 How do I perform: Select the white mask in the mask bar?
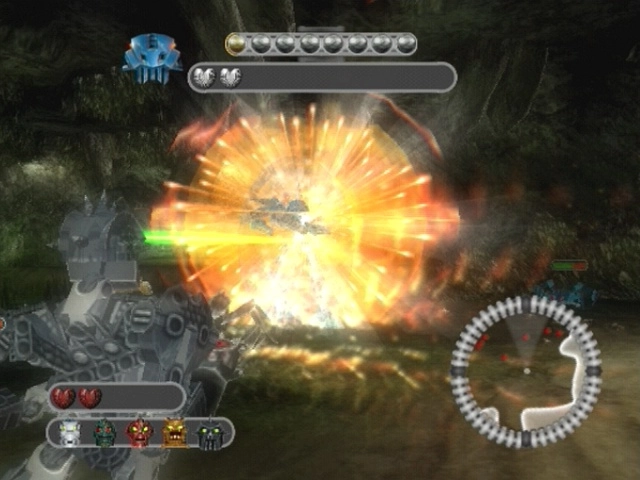coord(70,433)
